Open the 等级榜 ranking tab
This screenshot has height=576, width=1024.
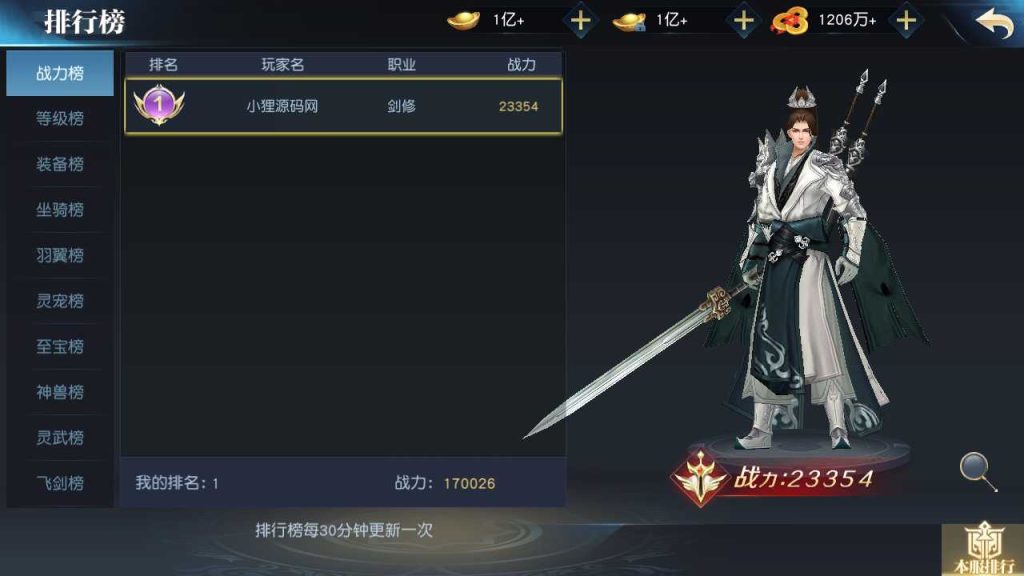pyautogui.click(x=60, y=118)
